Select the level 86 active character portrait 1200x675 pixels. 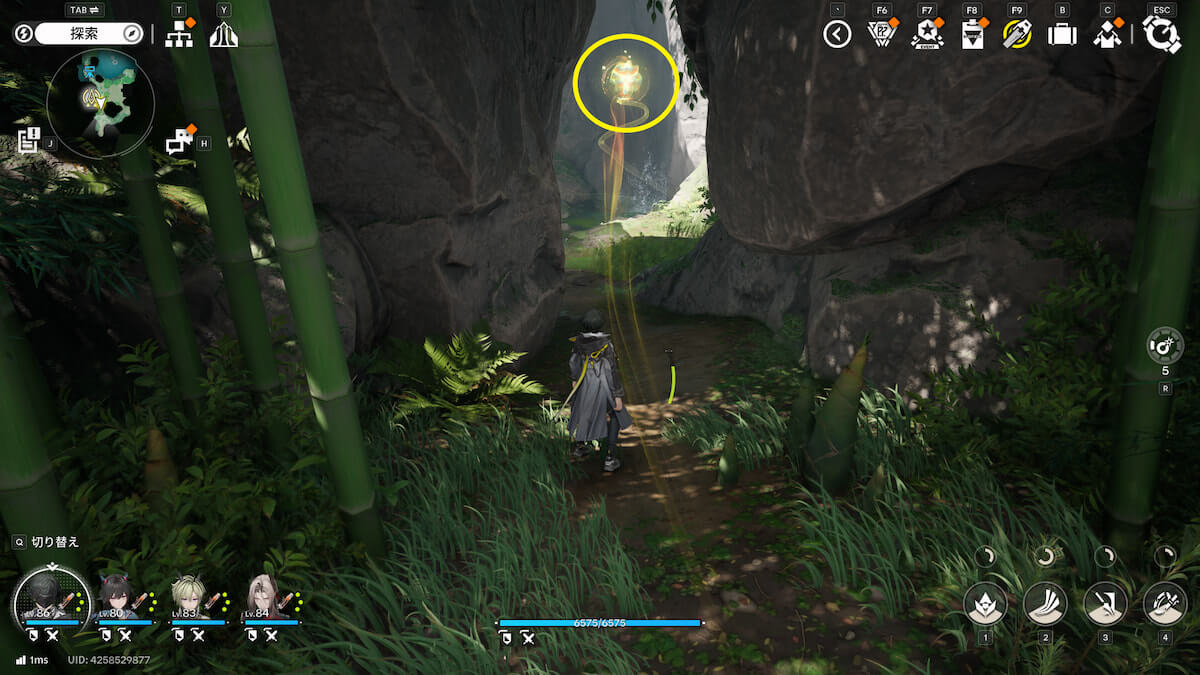(46, 598)
